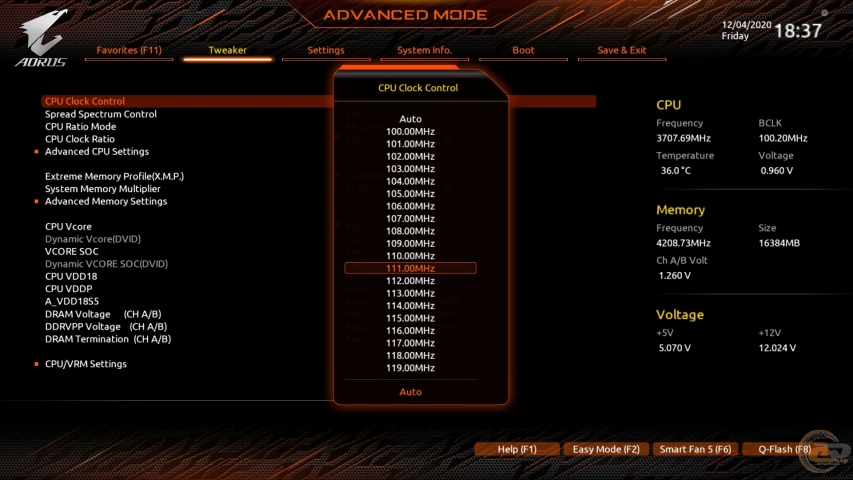Open Help (F1) button
Screen dimensions: 853x480
(x=517, y=450)
